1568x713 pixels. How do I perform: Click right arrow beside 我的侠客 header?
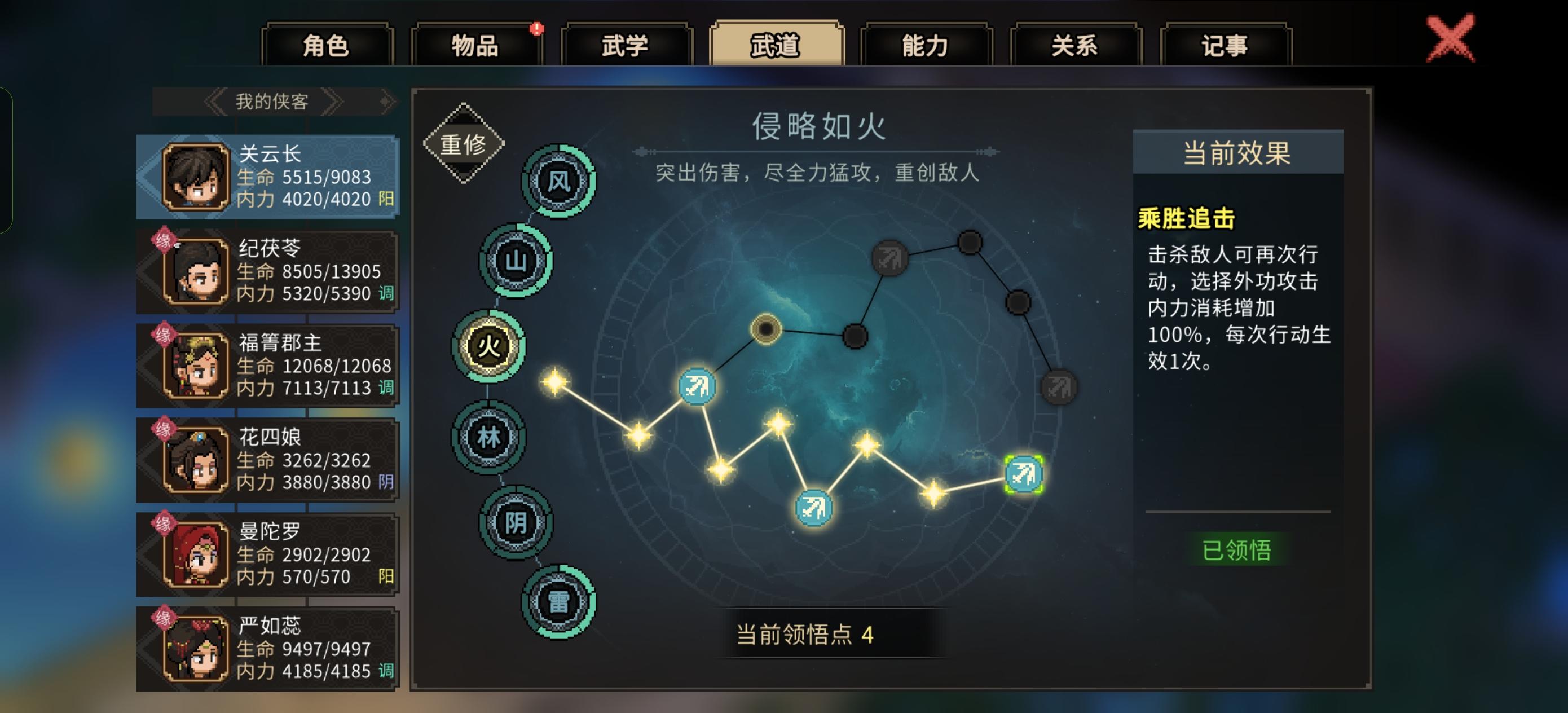(x=333, y=102)
